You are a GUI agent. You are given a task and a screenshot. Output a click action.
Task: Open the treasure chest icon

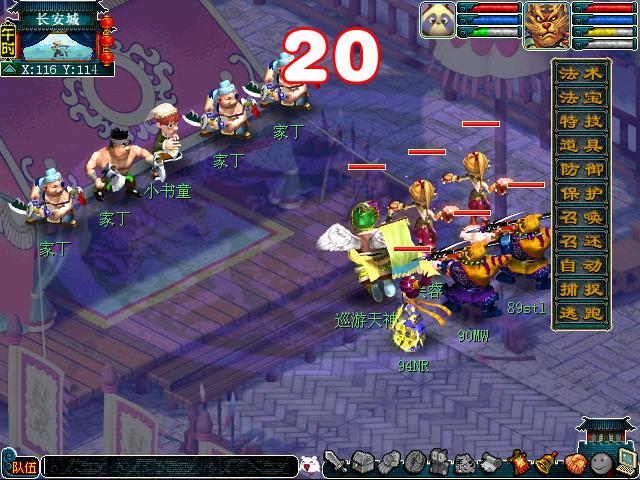click(x=362, y=464)
